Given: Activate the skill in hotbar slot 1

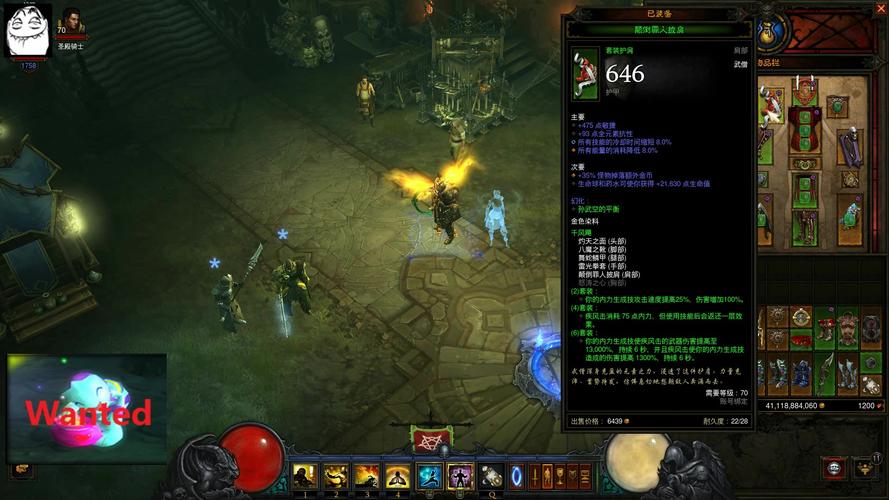Looking at the screenshot, I should [305, 476].
